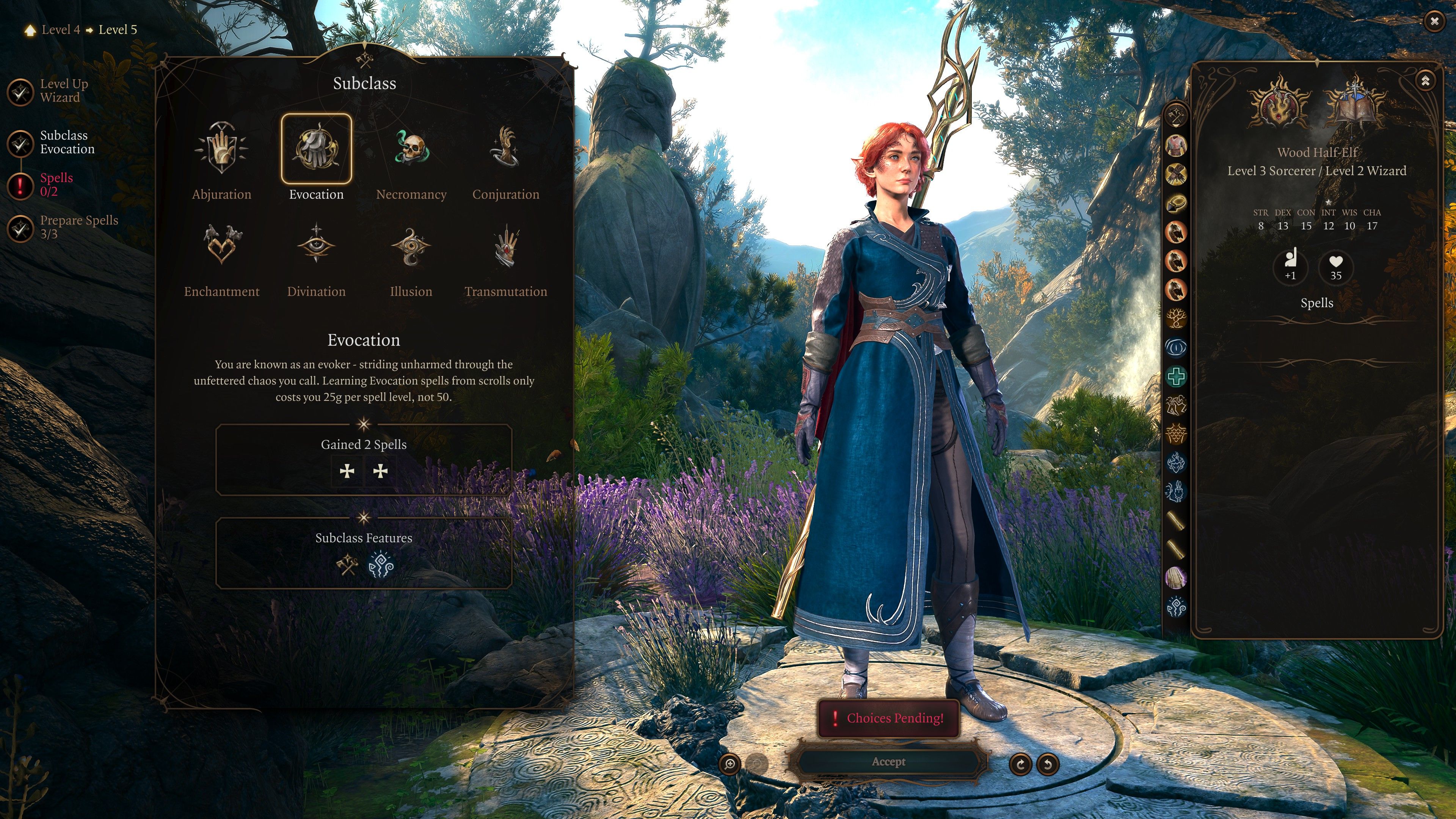Collapse the character summary panel
1456x819 pixels.
pos(1425,81)
